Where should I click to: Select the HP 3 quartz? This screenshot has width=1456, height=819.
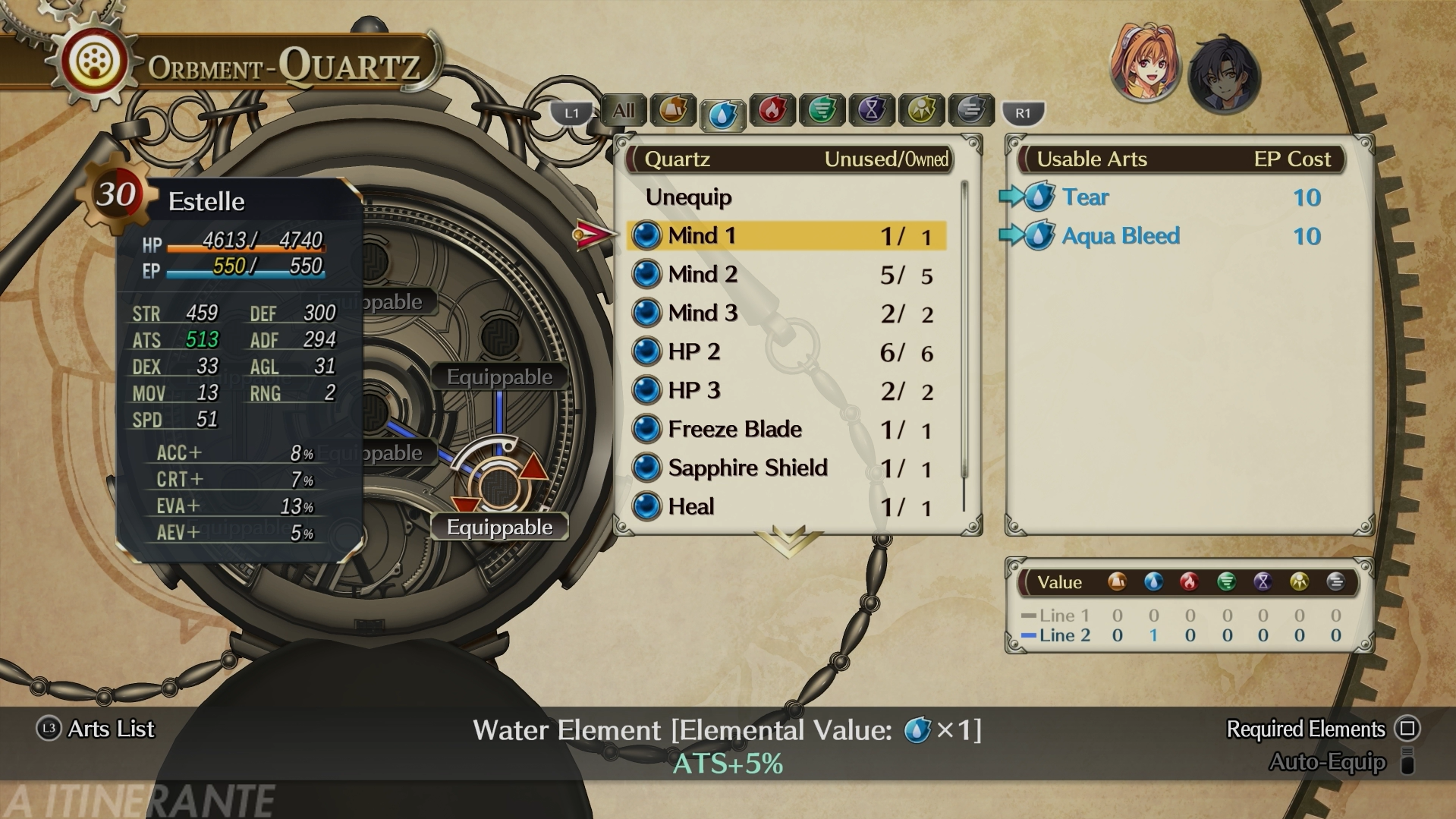coord(786,391)
